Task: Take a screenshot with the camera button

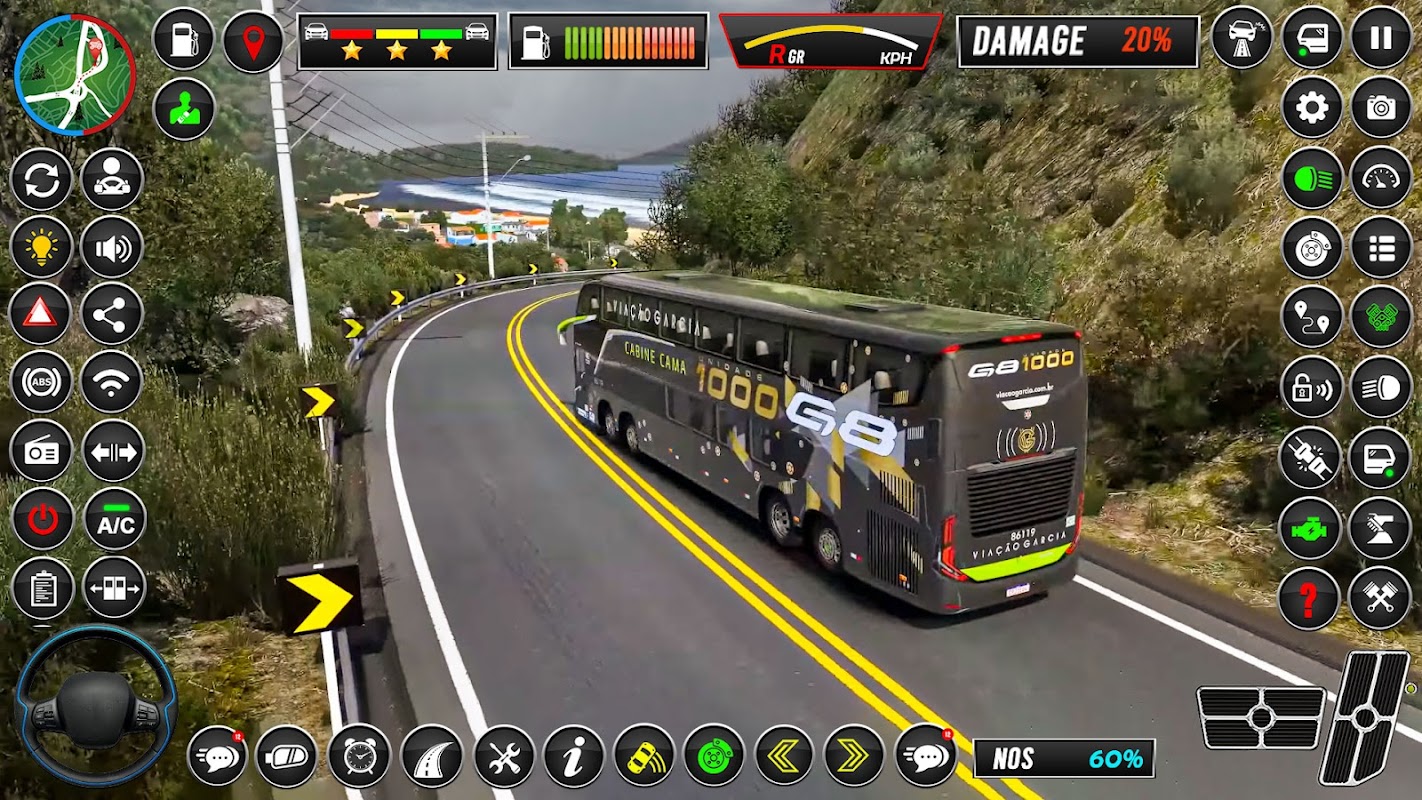Action: tap(1381, 107)
